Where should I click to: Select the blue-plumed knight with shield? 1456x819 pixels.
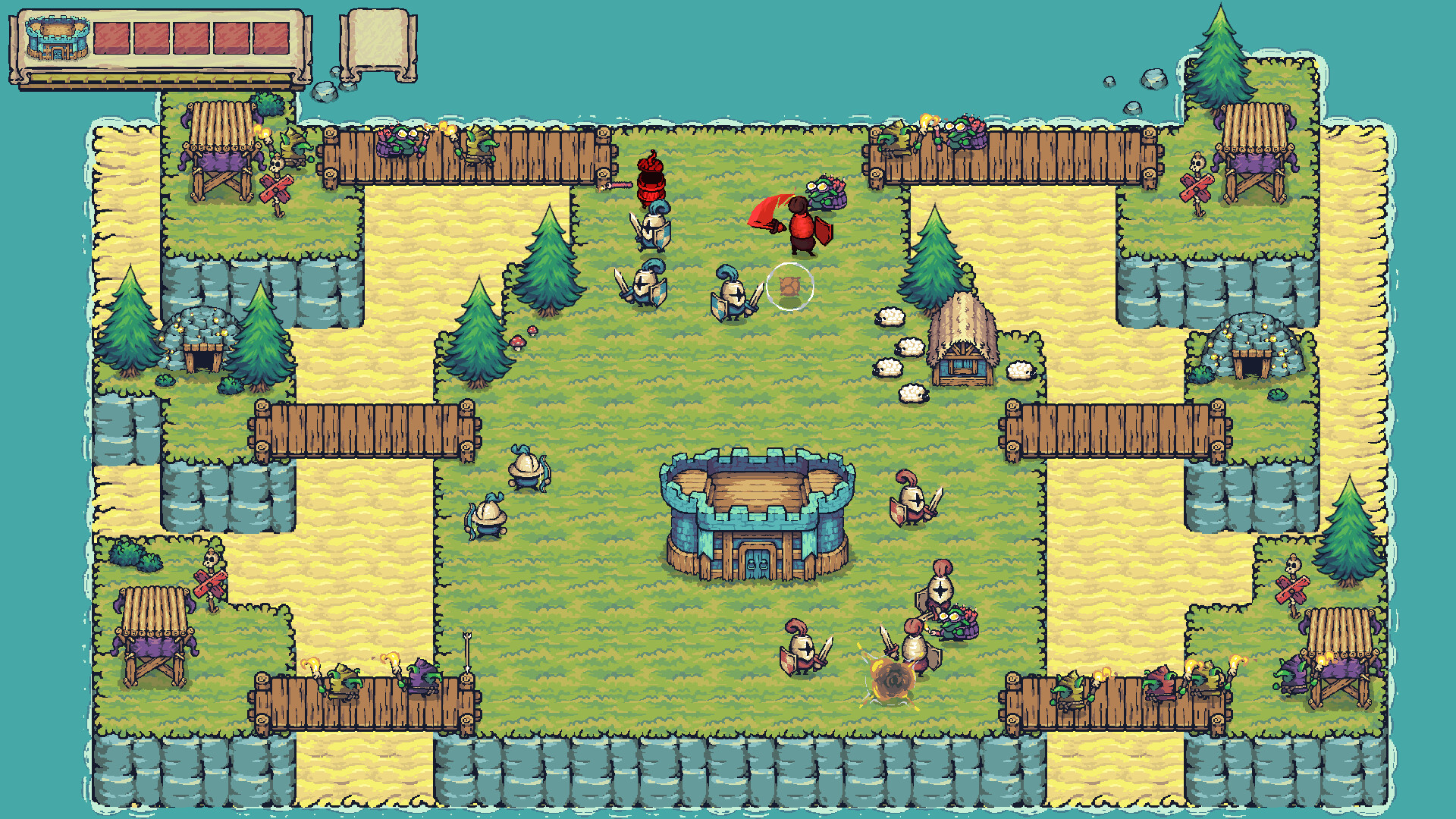[732, 292]
